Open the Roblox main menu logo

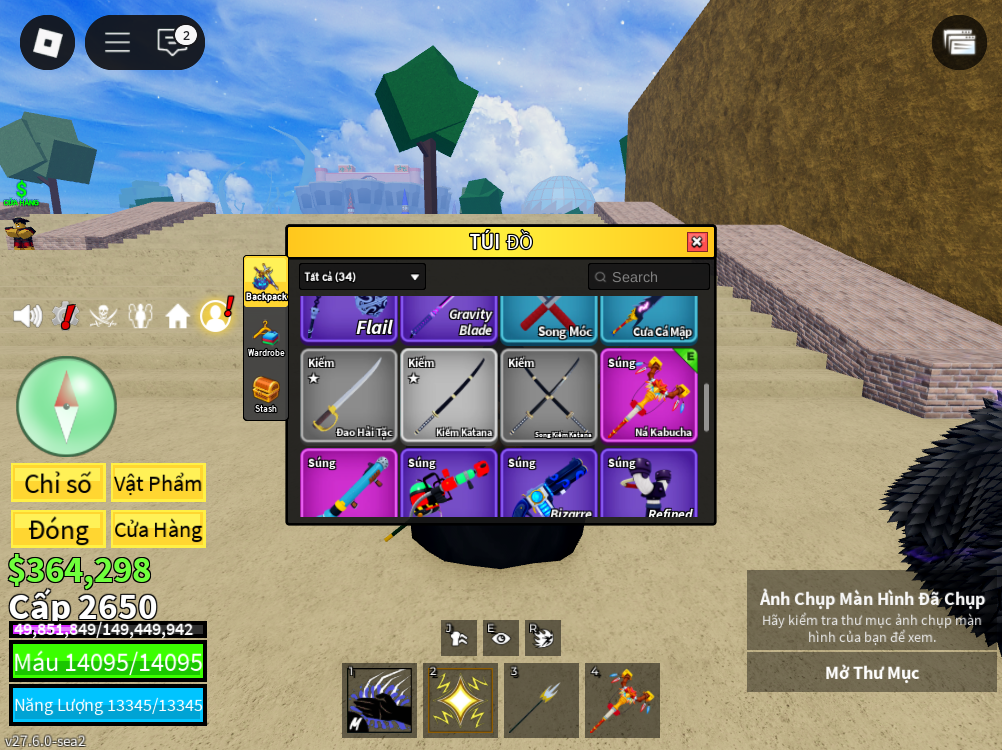click(x=47, y=43)
